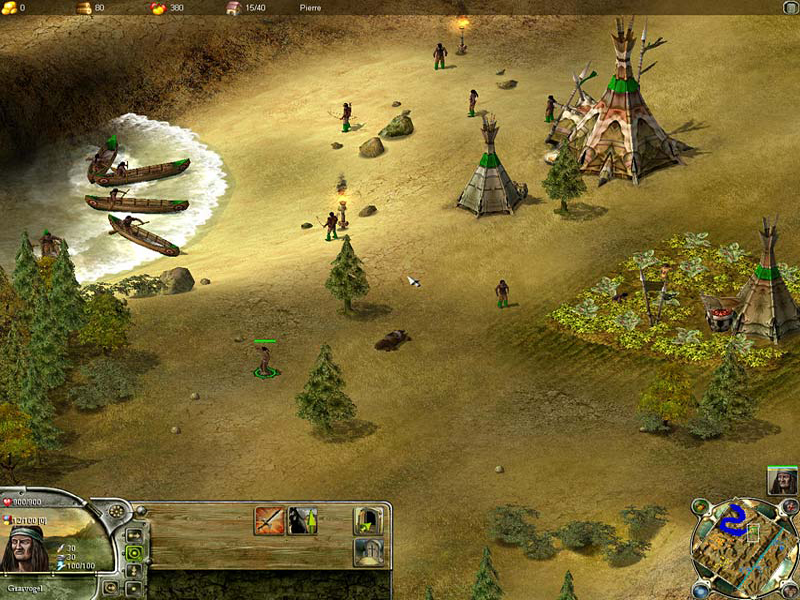Select the hero portrait above the minimap
Screen dimensions: 800x600
(782, 480)
